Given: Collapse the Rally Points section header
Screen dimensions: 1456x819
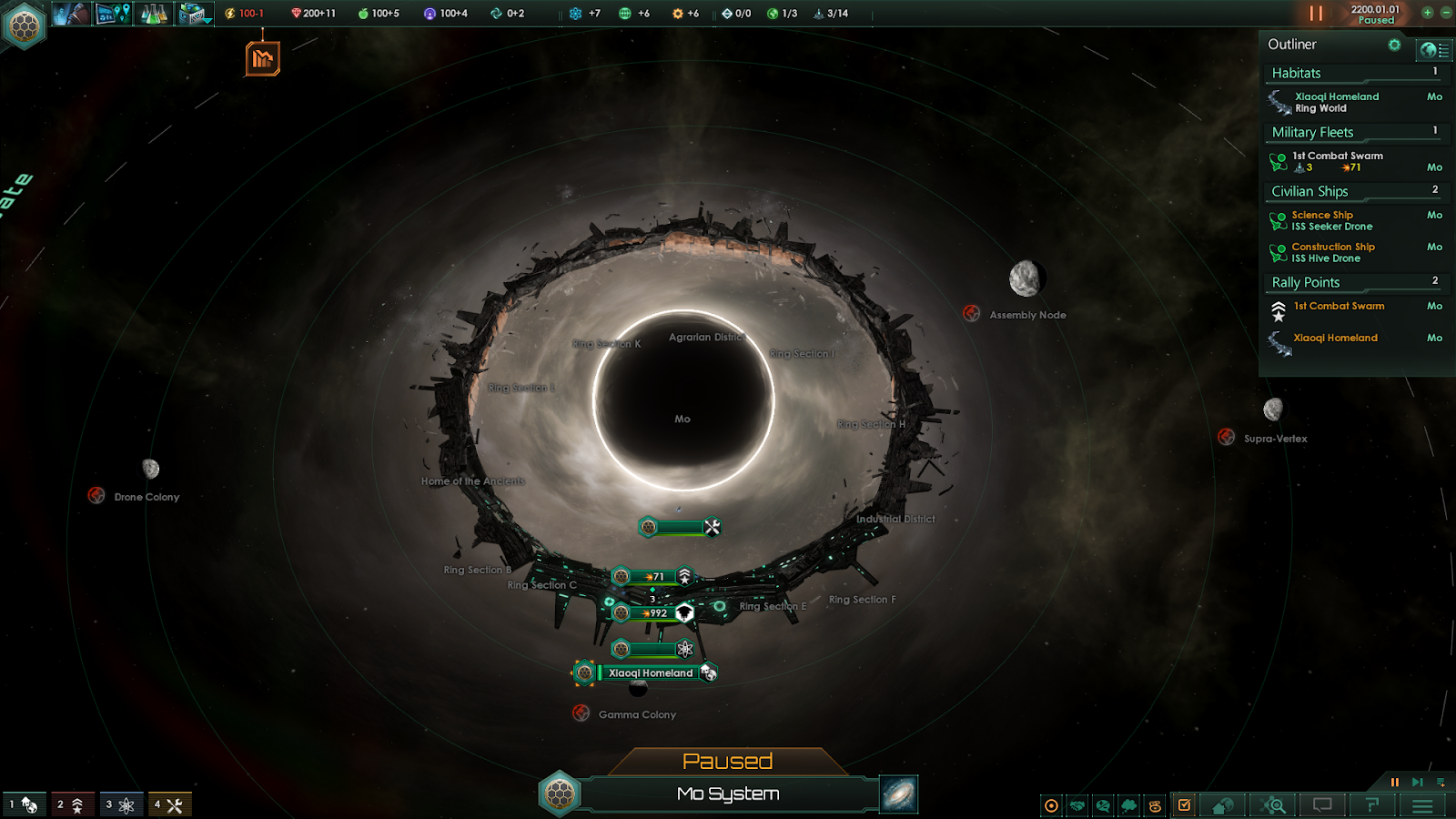Looking at the screenshot, I should coord(1353,282).
